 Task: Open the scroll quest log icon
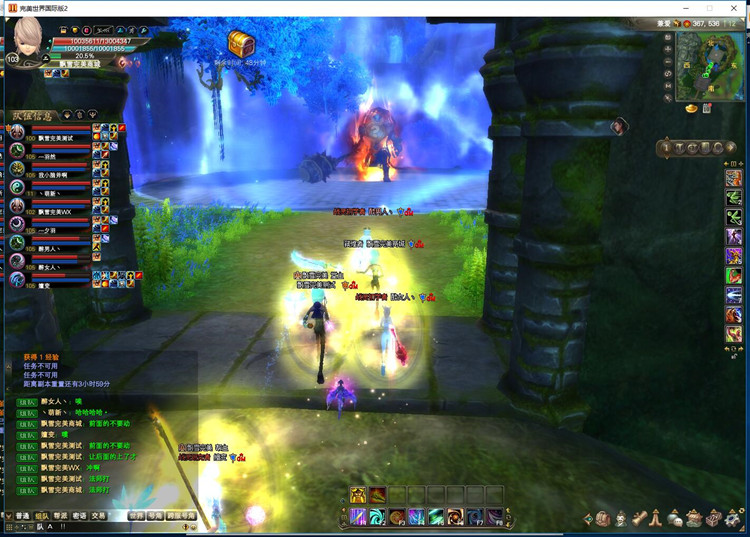pos(640,518)
